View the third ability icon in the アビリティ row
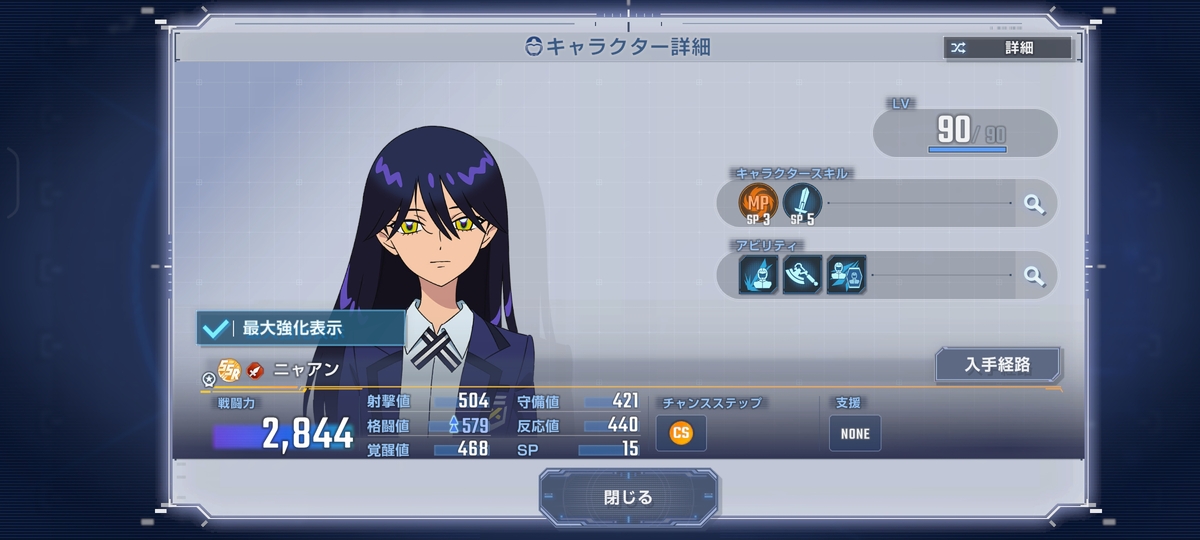This screenshot has height=540, width=1200. [x=846, y=275]
